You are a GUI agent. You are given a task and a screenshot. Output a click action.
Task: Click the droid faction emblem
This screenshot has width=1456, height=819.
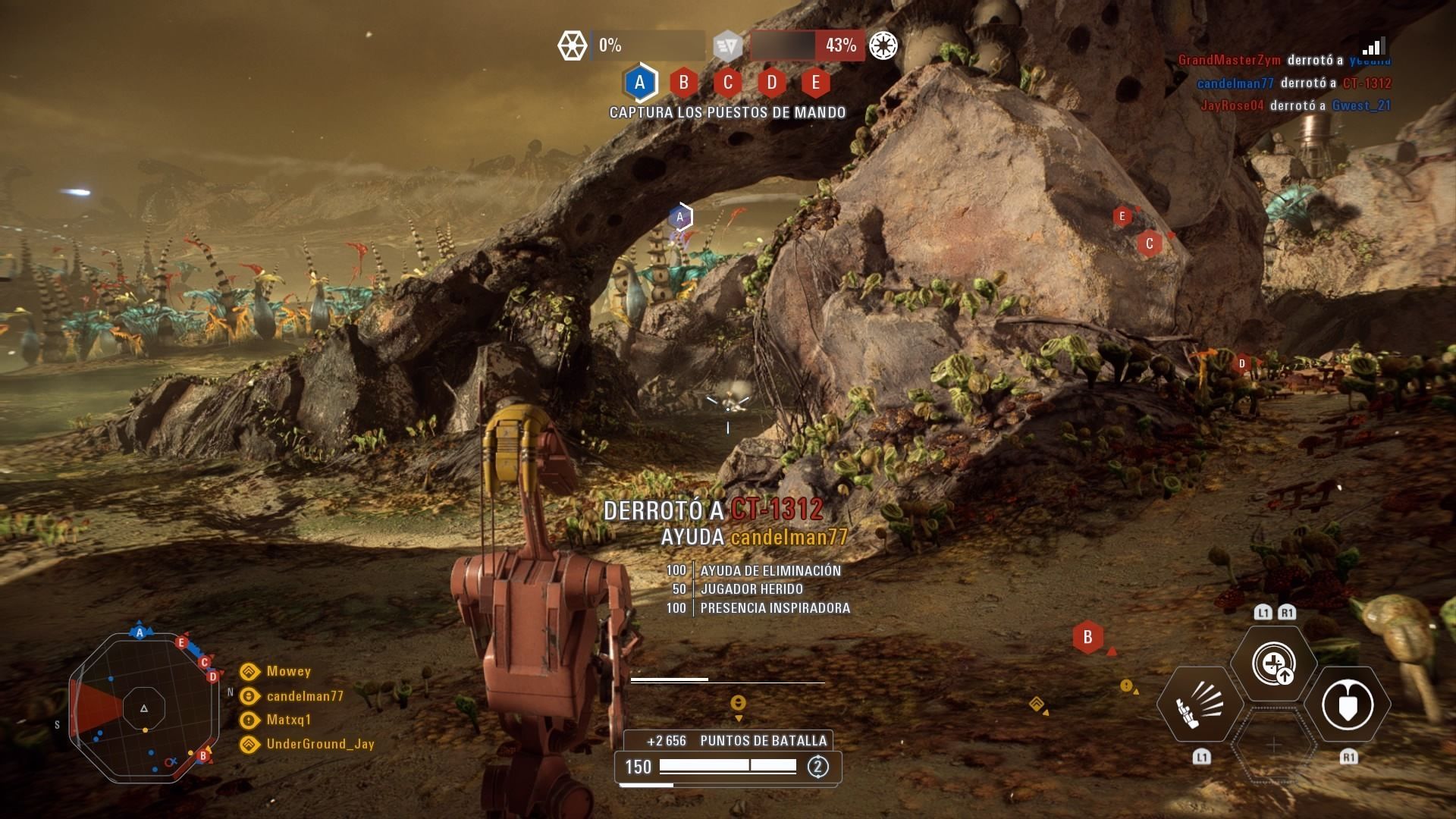coord(573,45)
